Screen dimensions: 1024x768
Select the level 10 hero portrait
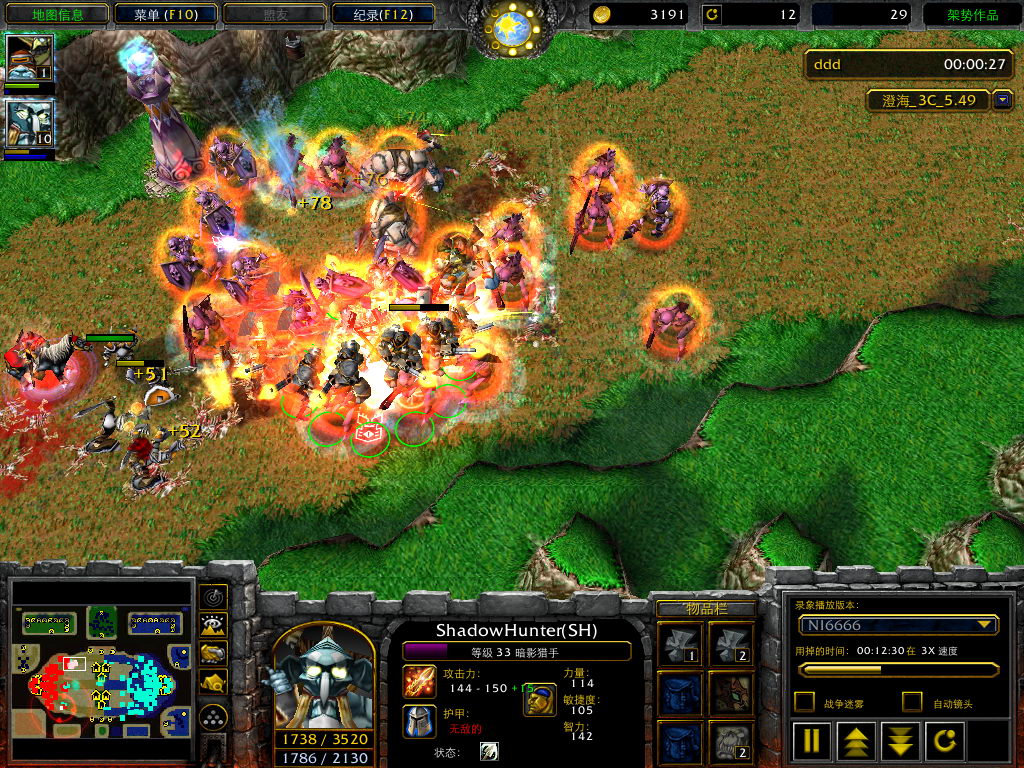pyautogui.click(x=30, y=124)
